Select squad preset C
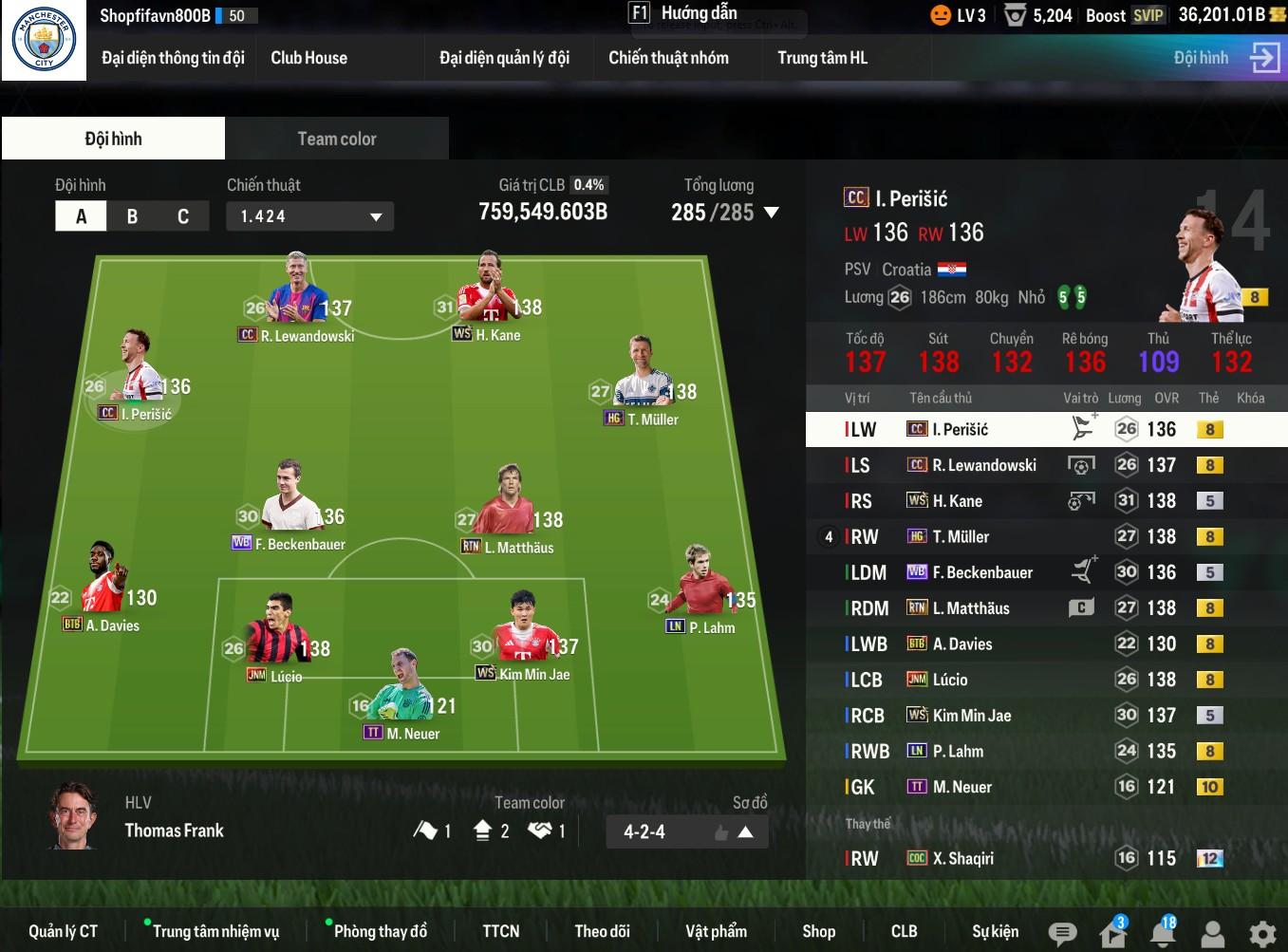1288x952 pixels. [x=183, y=216]
